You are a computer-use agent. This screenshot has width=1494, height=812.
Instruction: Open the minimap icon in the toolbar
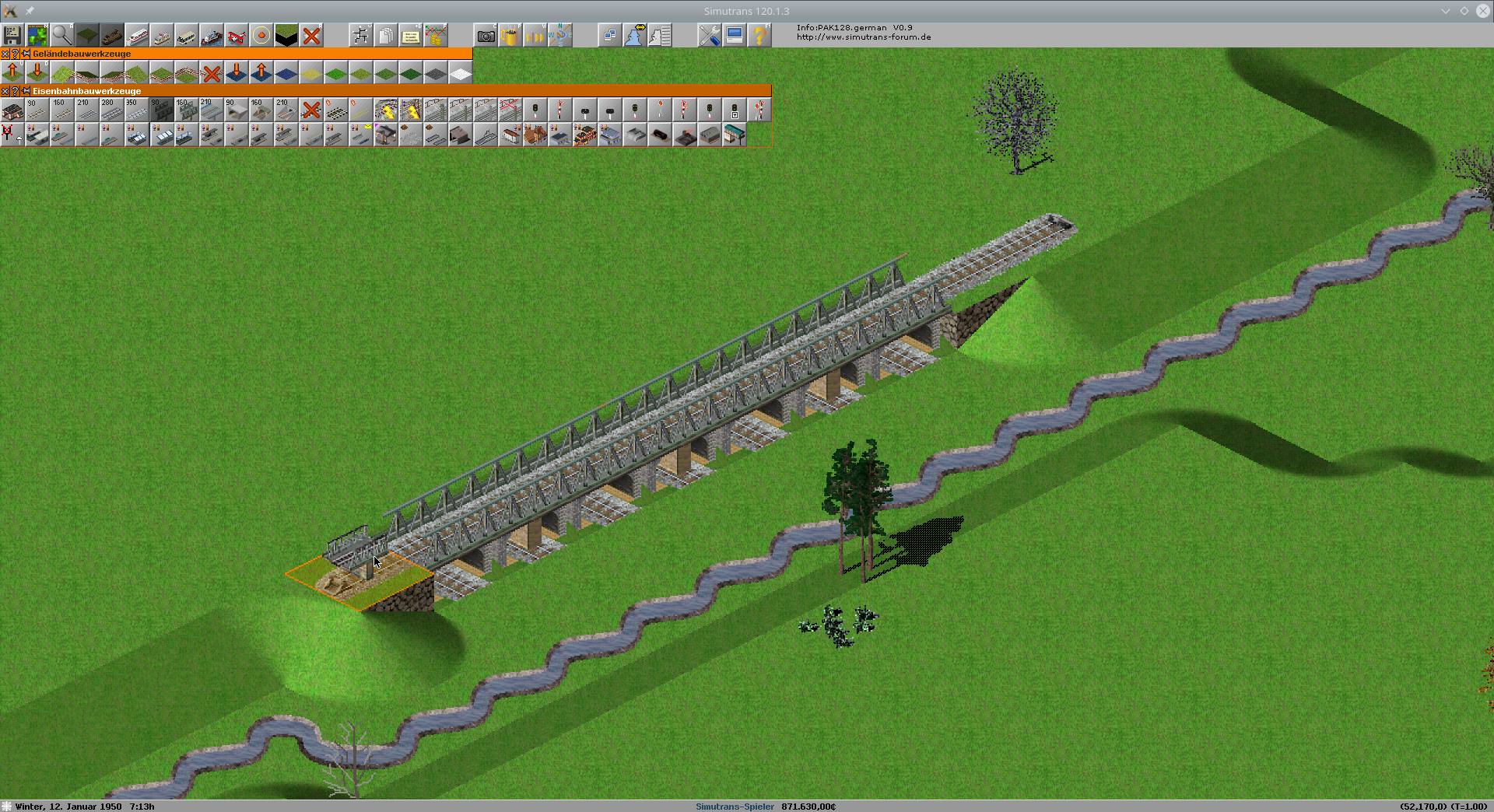[37, 36]
